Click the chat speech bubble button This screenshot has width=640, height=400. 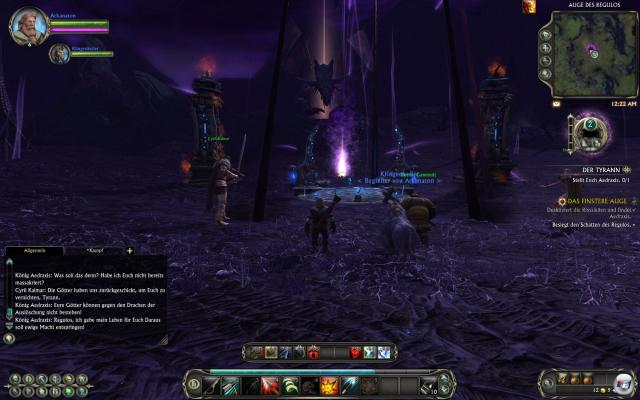click(x=9, y=338)
